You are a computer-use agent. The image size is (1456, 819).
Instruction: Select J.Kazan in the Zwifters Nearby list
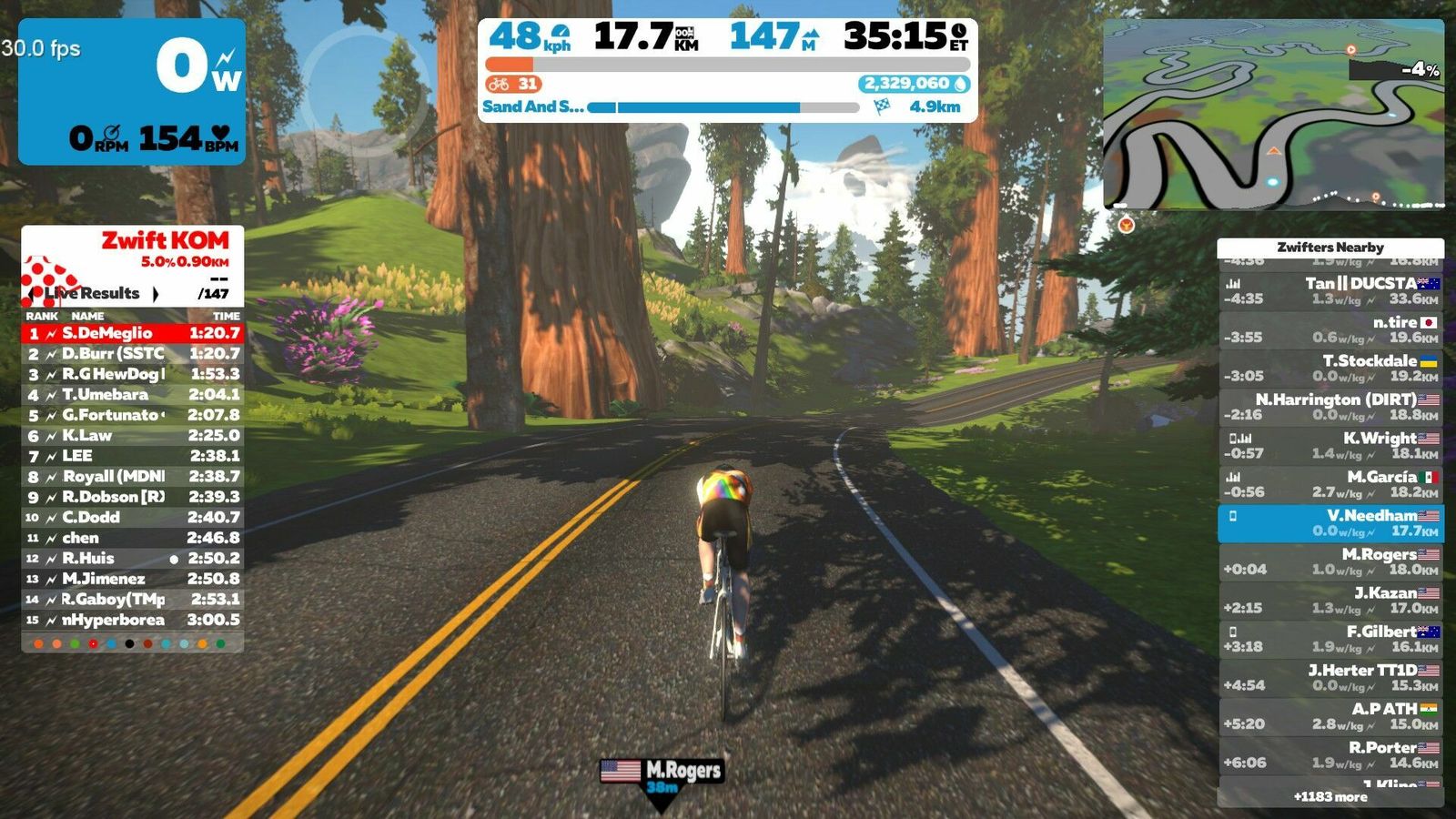(x=1330, y=601)
